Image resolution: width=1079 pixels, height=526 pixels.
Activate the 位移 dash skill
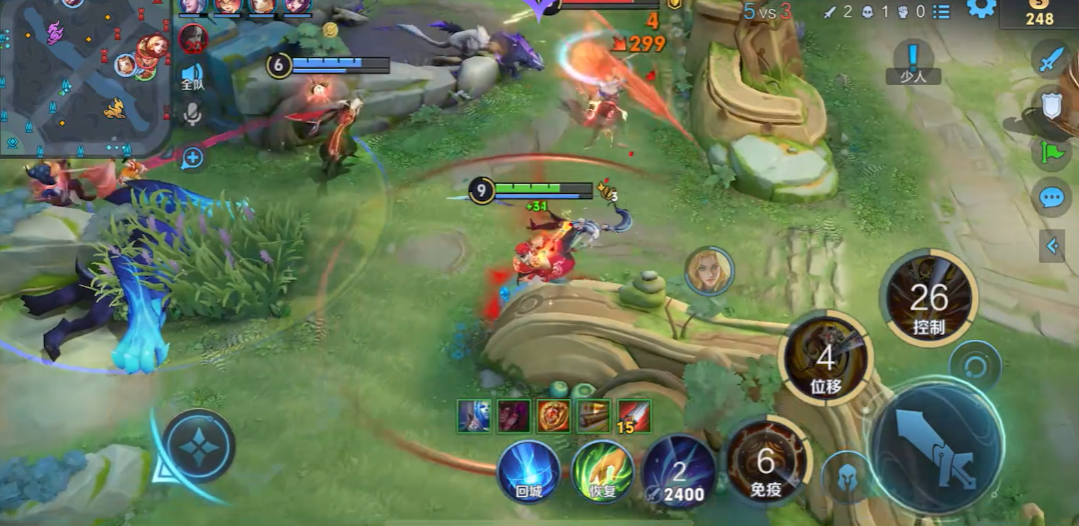point(825,358)
